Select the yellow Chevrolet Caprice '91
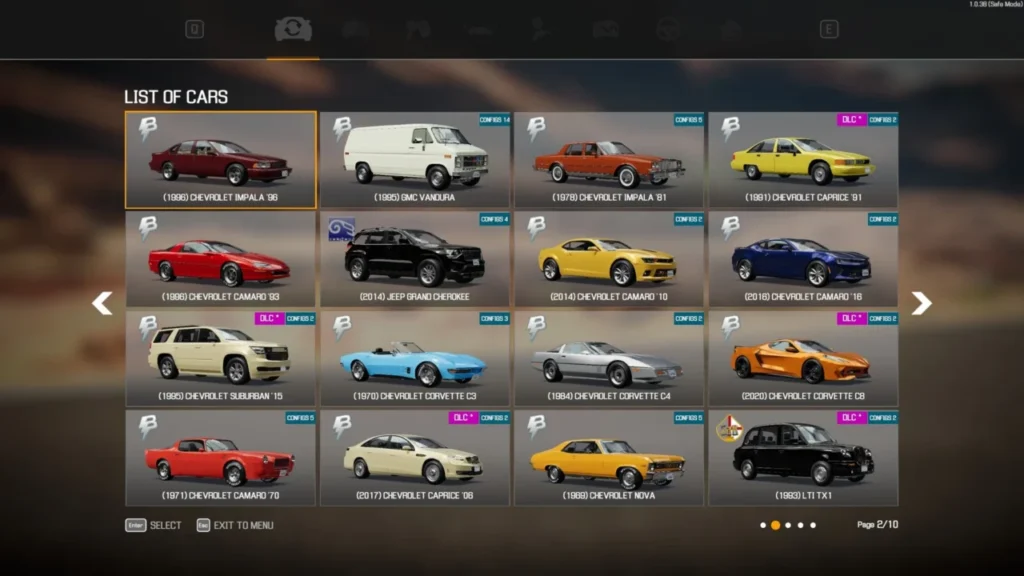The width and height of the screenshot is (1024, 576). 803,160
